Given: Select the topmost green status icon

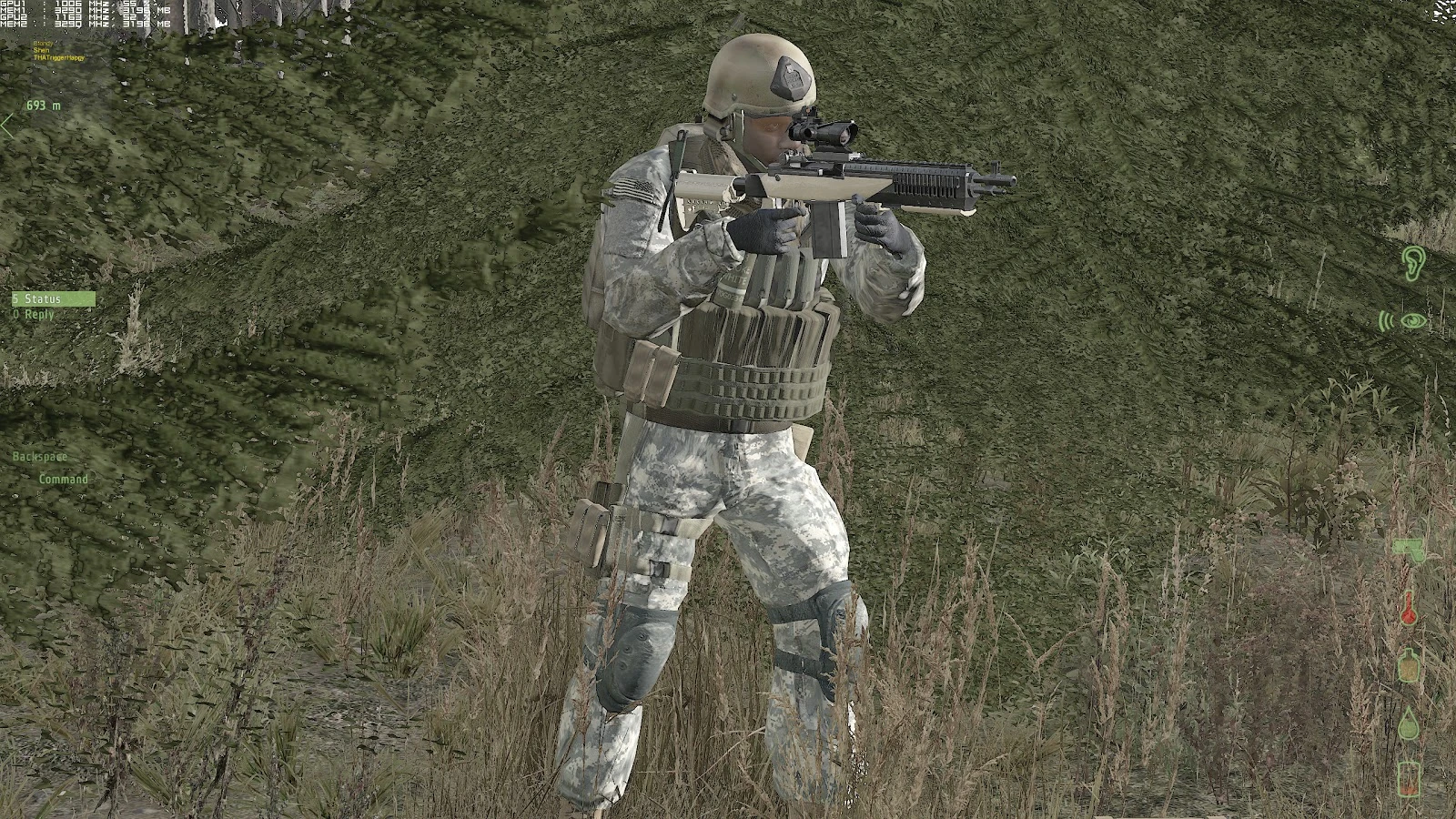Looking at the screenshot, I should [1408, 551].
